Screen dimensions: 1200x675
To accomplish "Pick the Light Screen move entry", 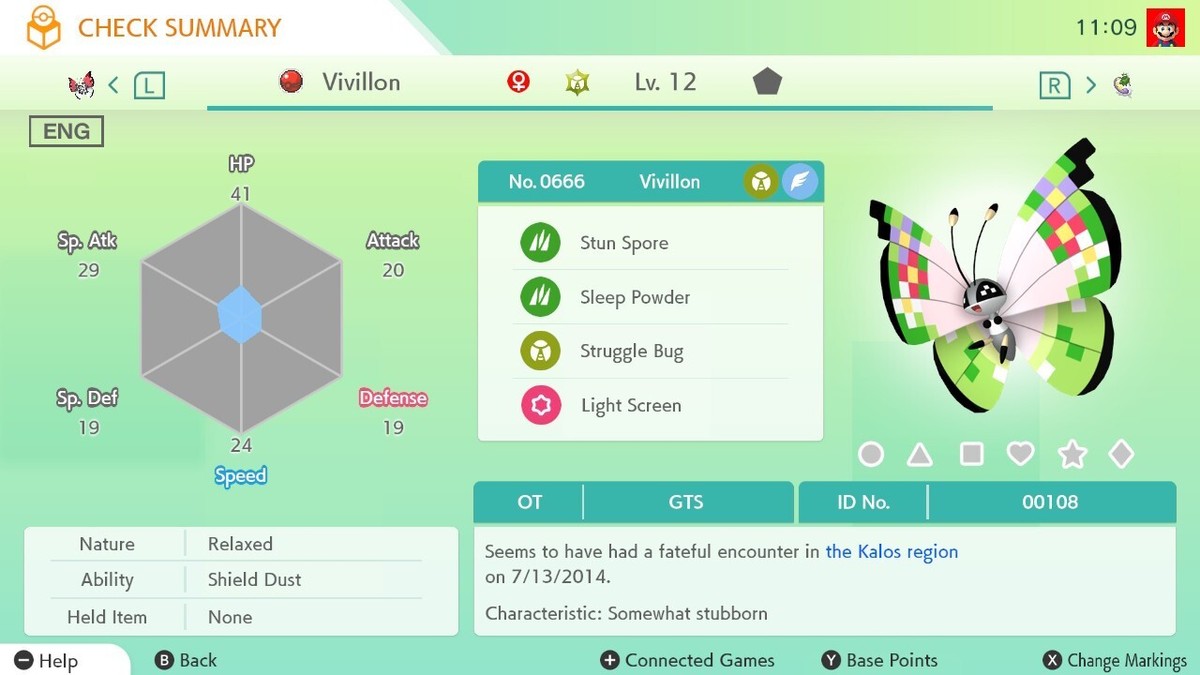I will (x=630, y=405).
